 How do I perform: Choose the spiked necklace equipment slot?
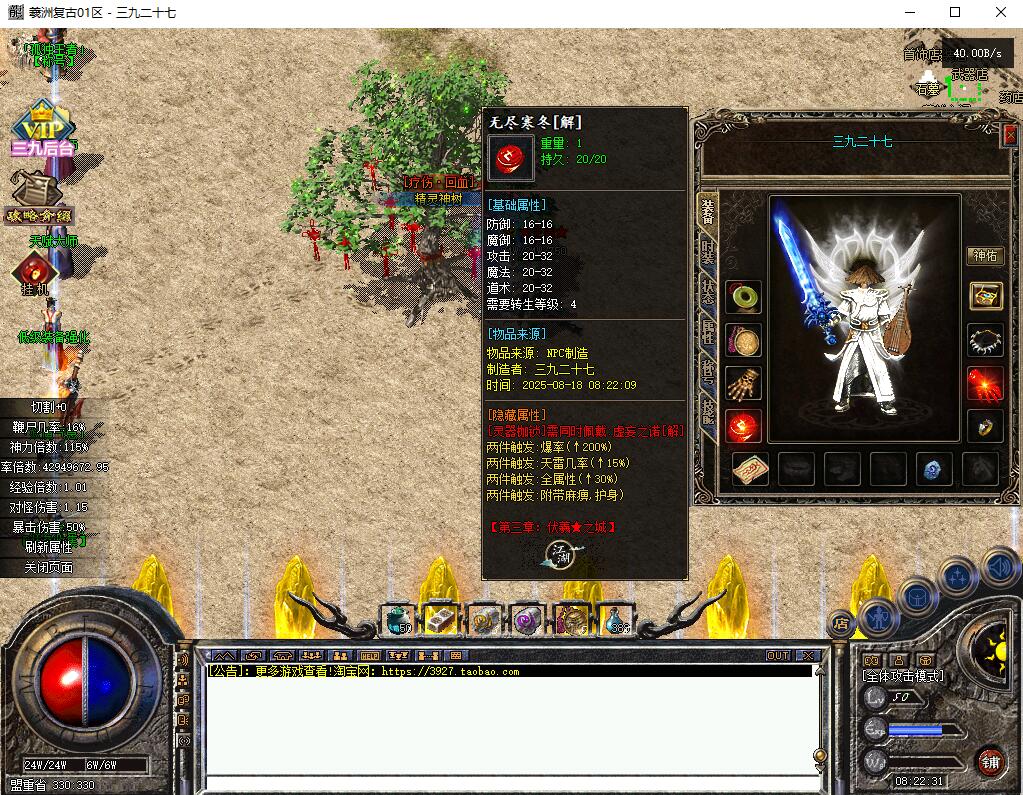pos(985,340)
